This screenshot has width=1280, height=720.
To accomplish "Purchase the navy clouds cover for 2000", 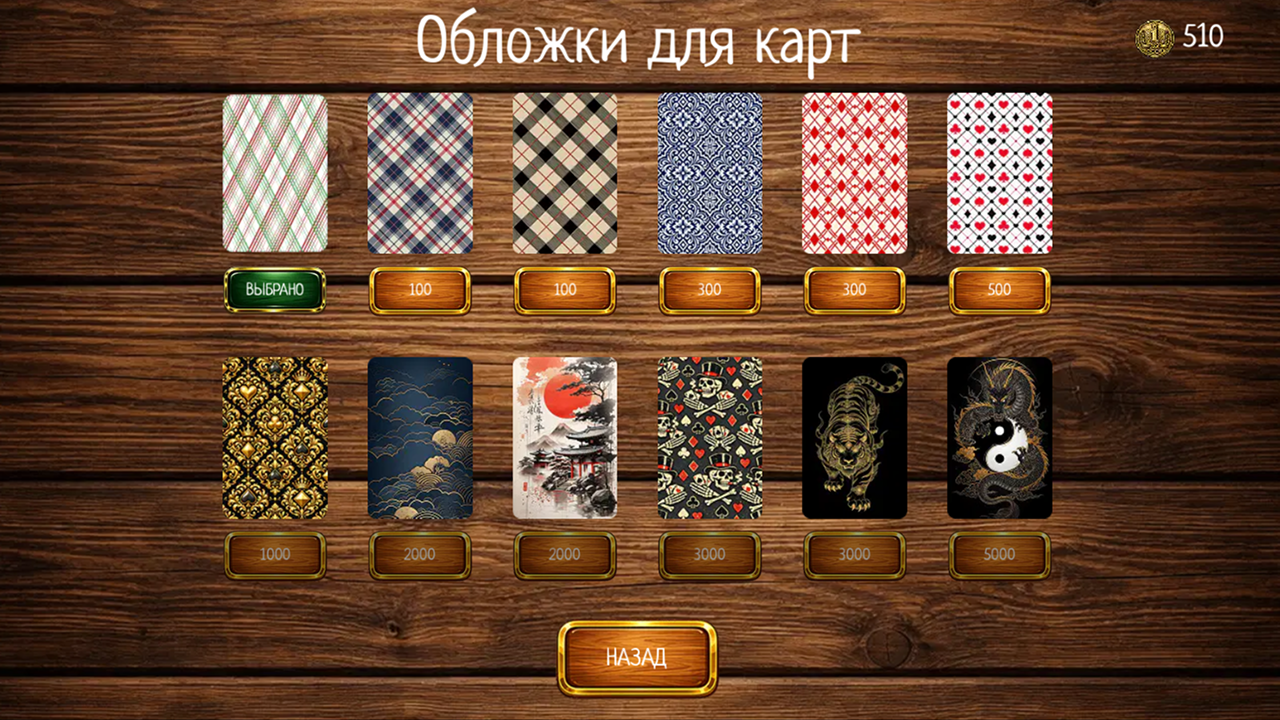I will 419,554.
